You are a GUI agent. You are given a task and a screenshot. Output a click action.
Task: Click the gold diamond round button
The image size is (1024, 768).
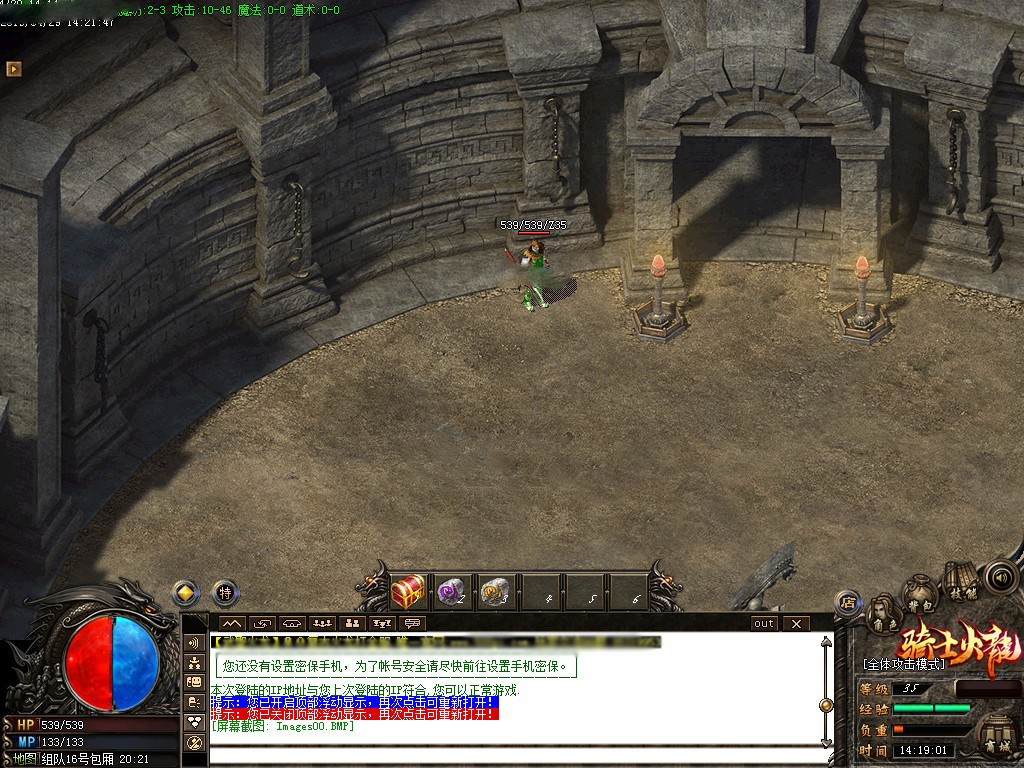(x=183, y=592)
